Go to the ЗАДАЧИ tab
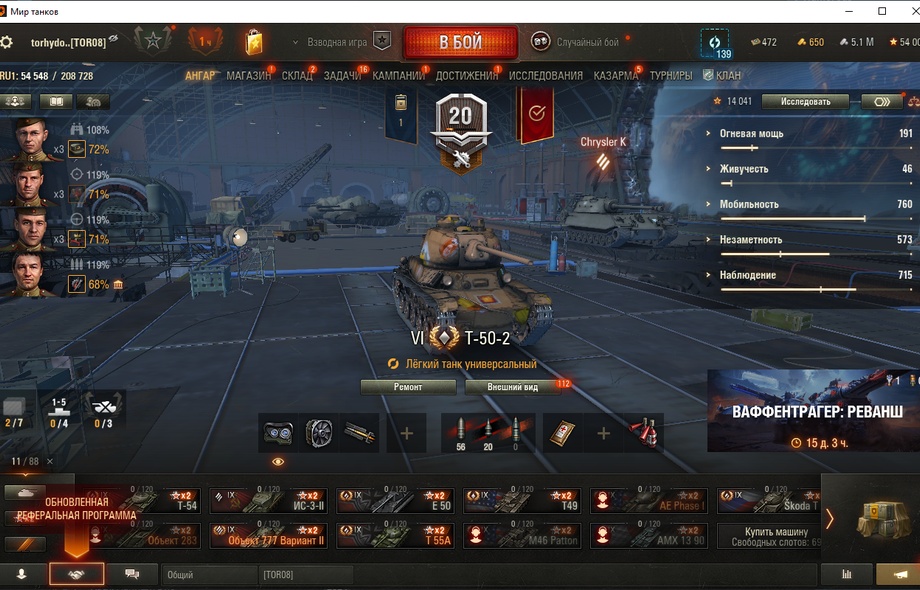920x590 pixels. point(342,75)
